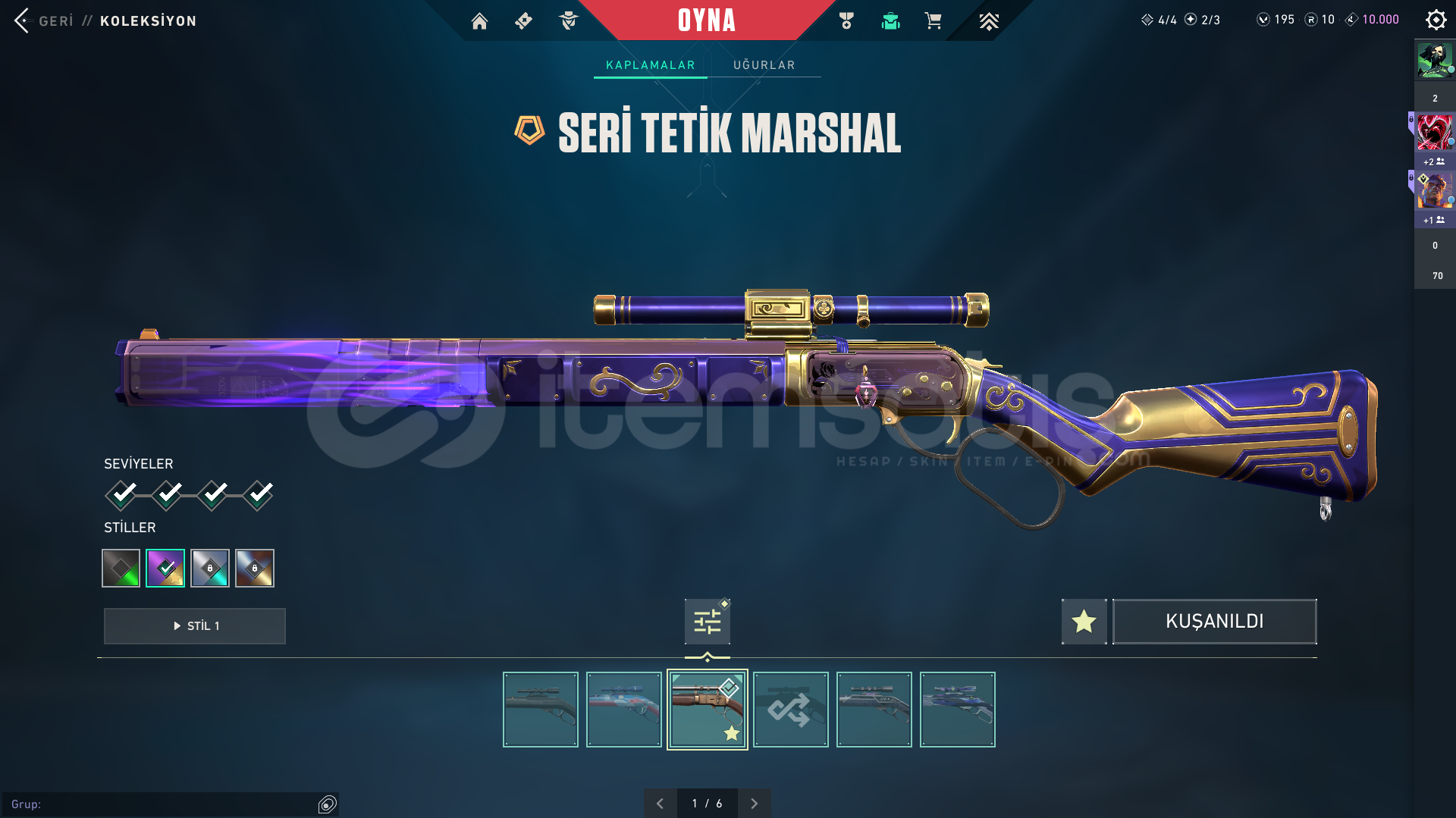
Task: Select the purple and gold style variant
Action: [165, 568]
